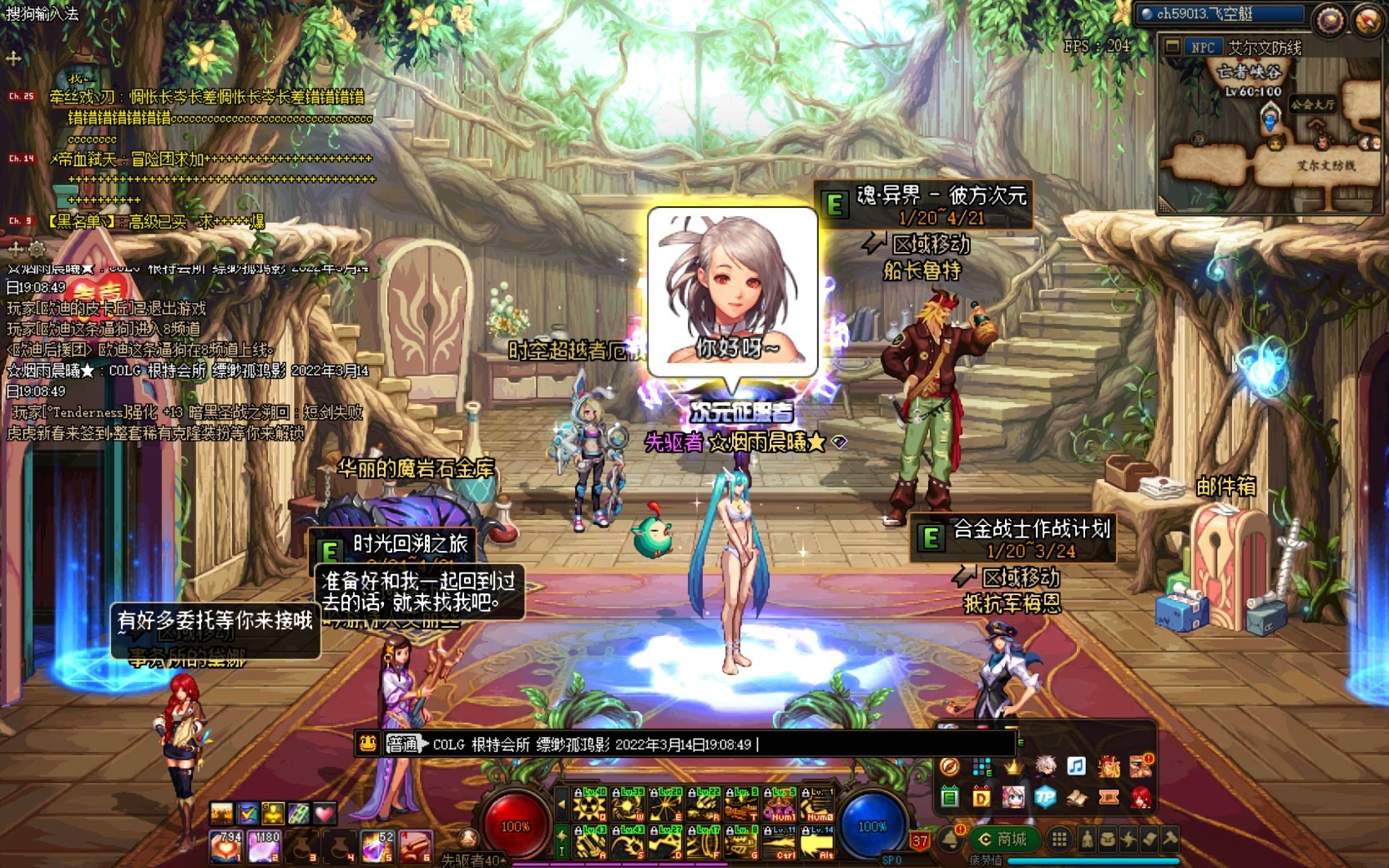The width and height of the screenshot is (1389, 868).
Task: Click the blue TP hexagon icon
Action: point(1045,797)
